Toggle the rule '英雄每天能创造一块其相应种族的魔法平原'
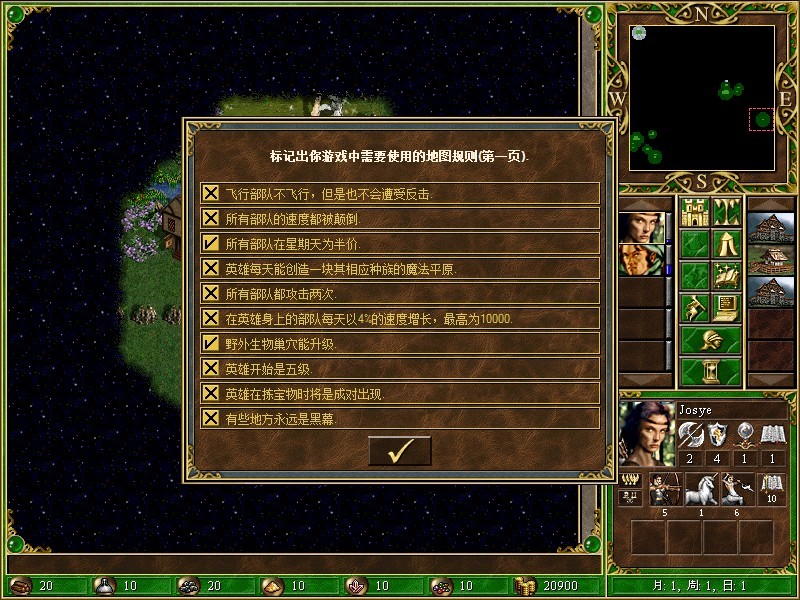 (211, 268)
